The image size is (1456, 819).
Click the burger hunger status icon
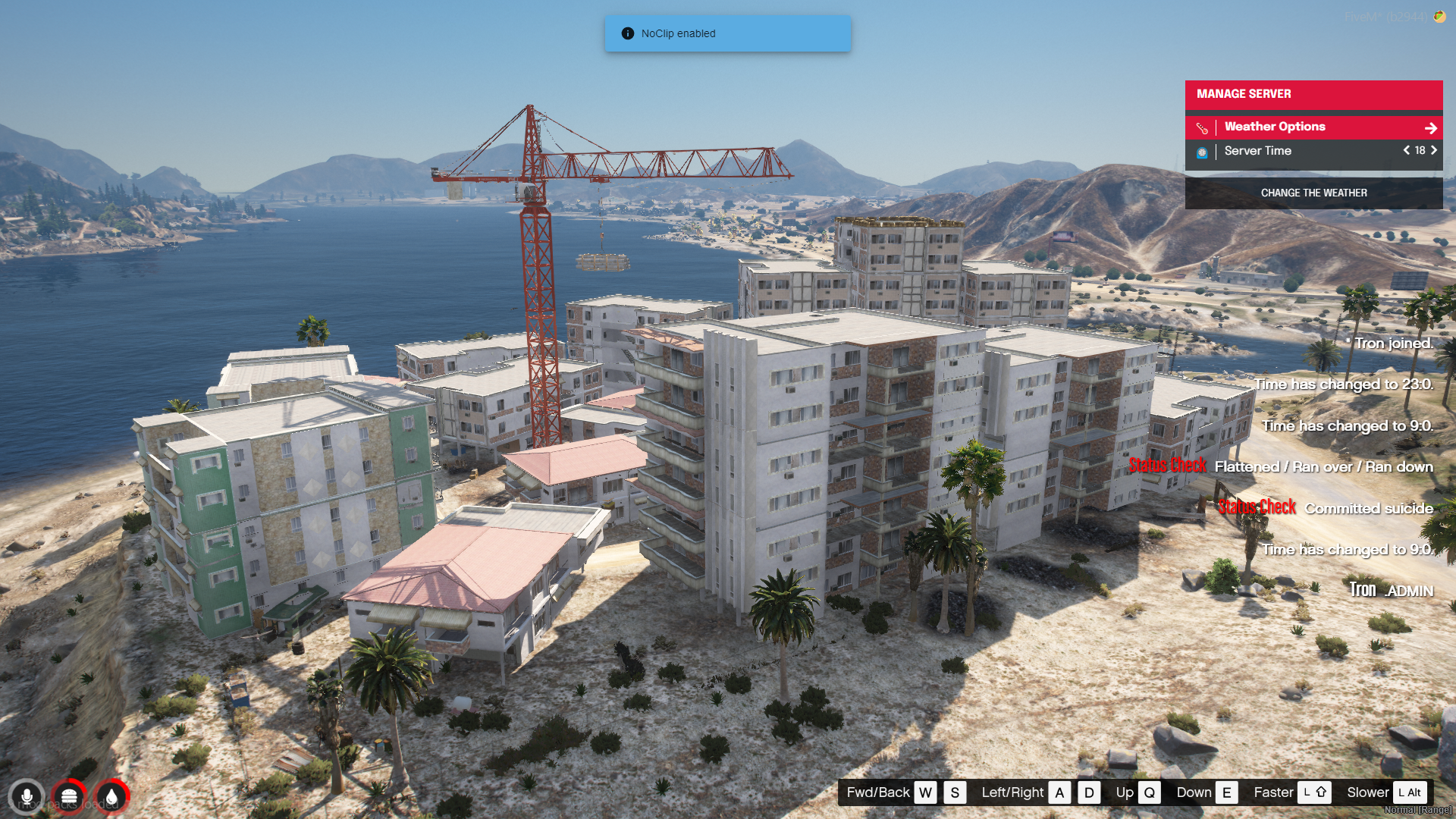point(69,797)
